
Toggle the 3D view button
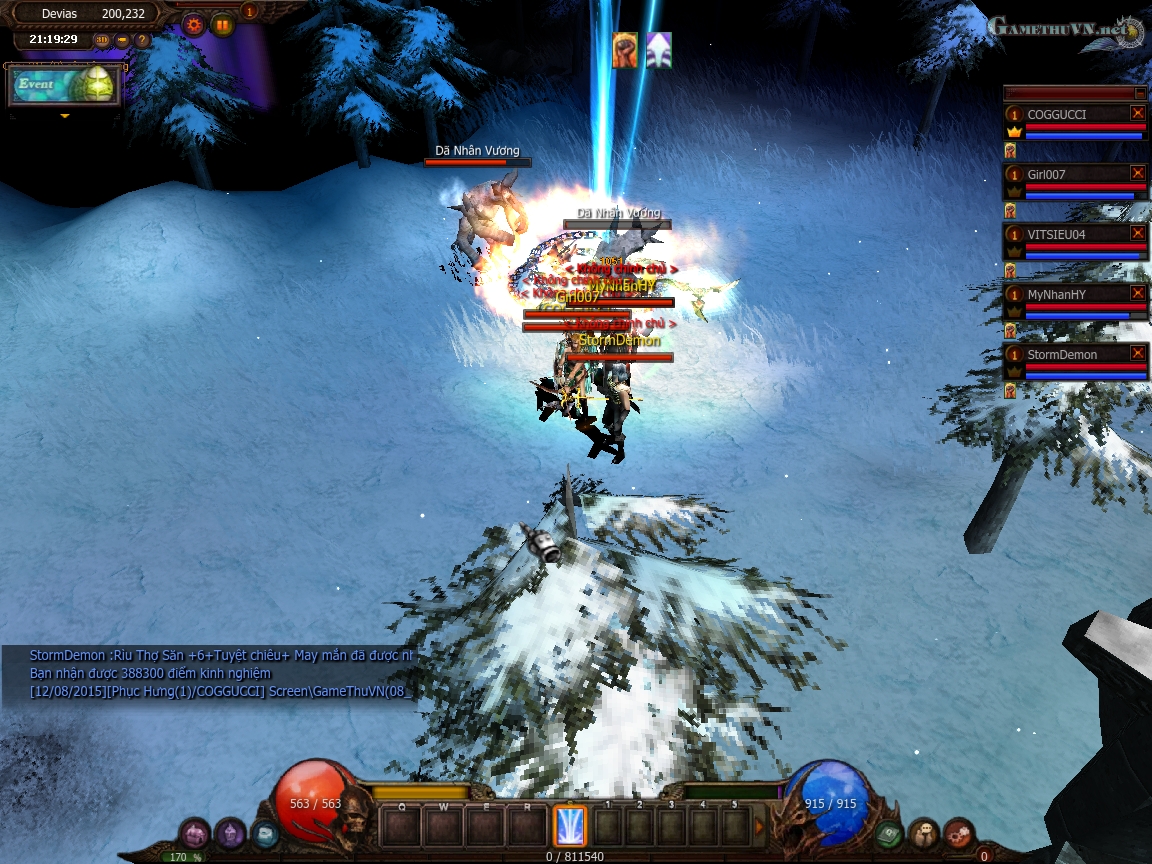(x=102, y=40)
